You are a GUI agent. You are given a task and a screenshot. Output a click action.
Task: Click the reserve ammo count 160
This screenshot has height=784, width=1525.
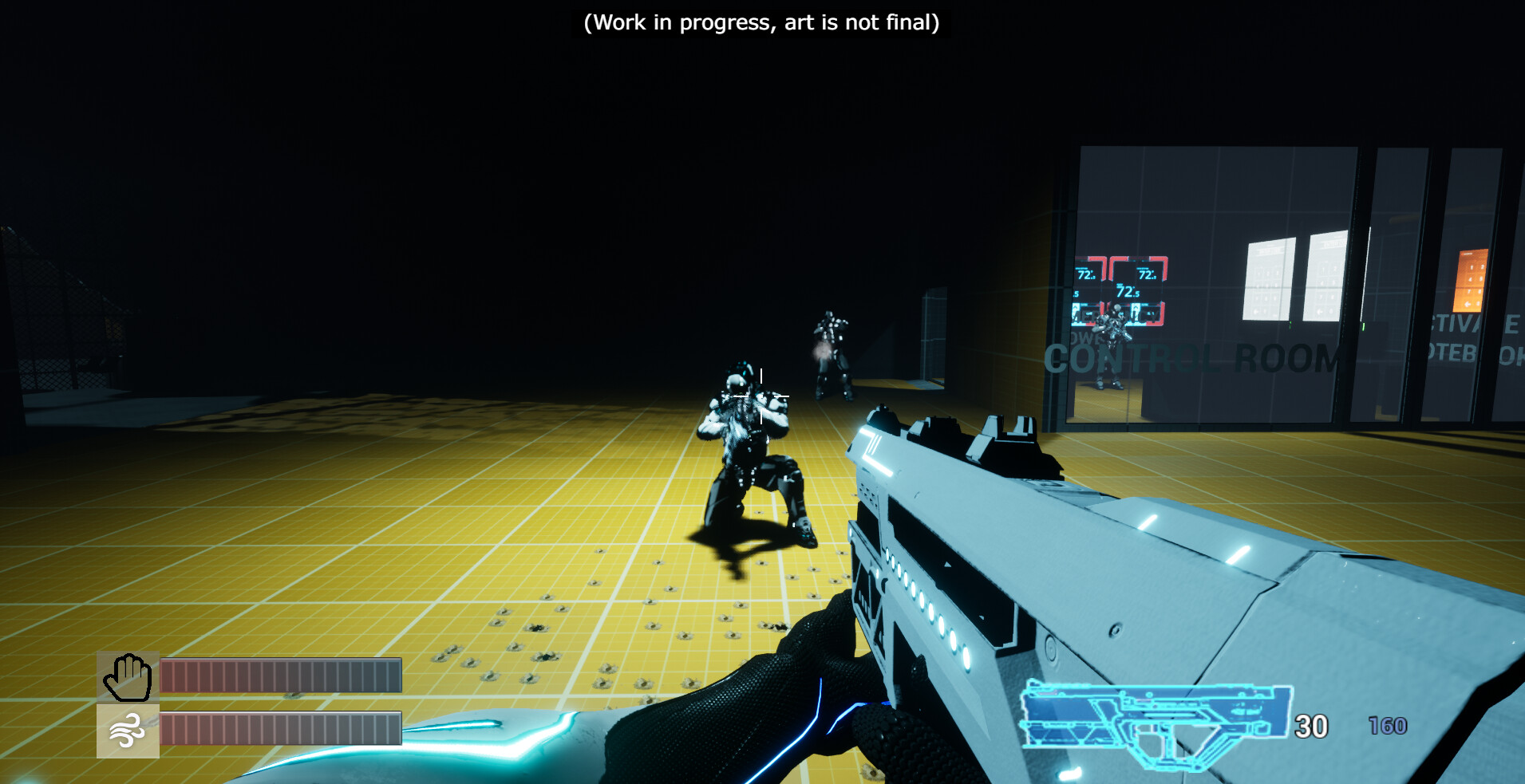(x=1390, y=727)
